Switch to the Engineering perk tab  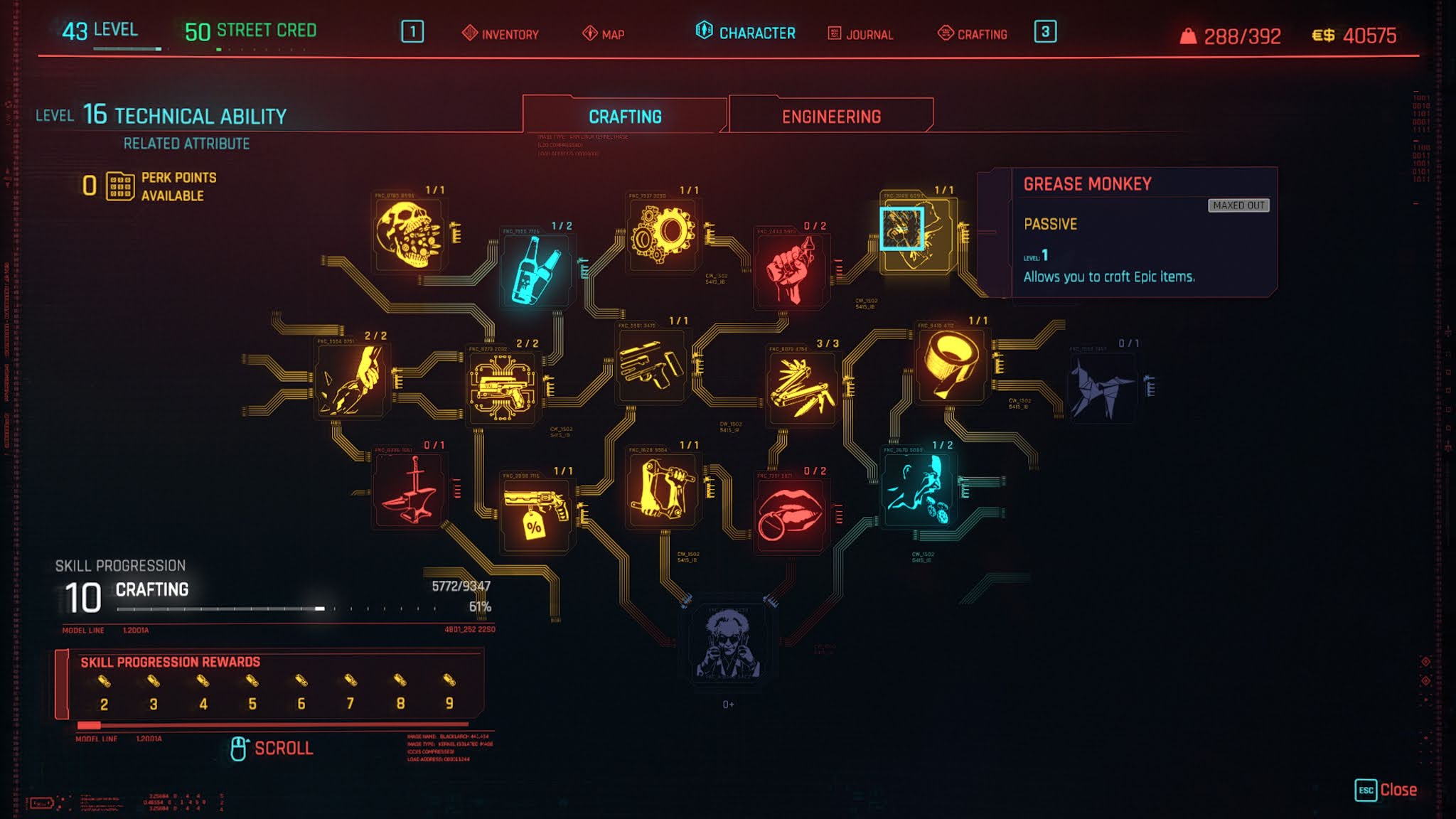click(830, 117)
